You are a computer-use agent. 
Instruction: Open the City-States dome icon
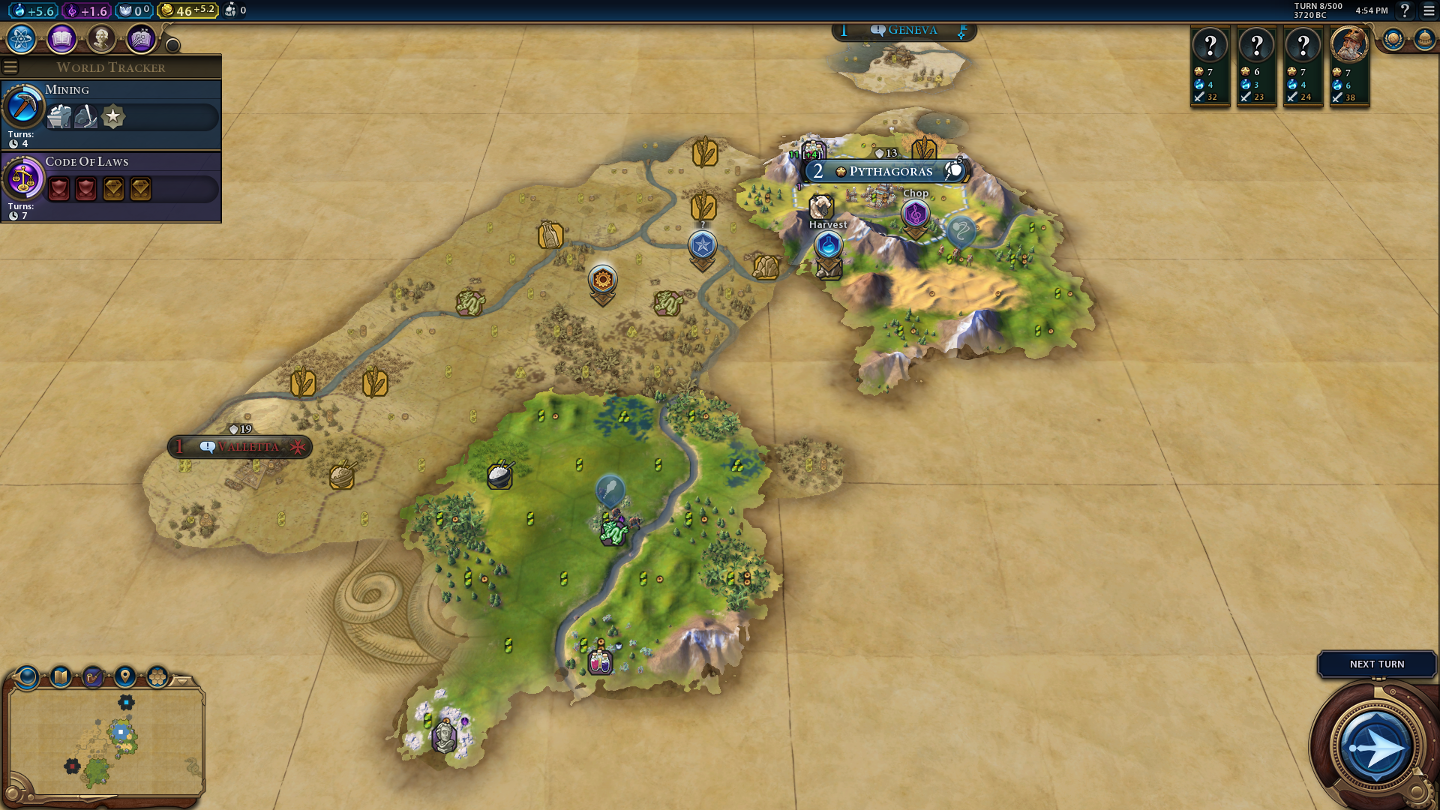point(1424,39)
